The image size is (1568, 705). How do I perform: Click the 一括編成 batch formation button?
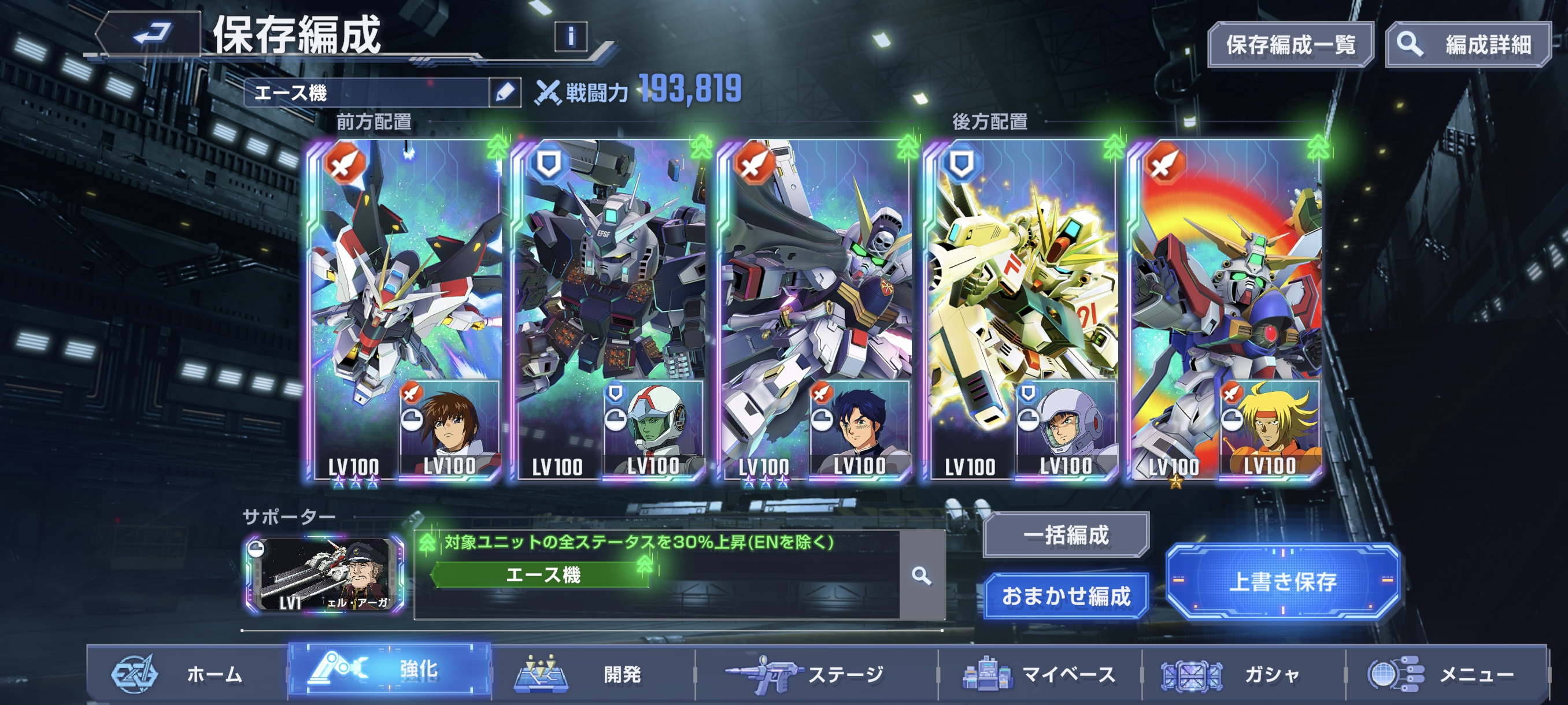tap(1066, 535)
